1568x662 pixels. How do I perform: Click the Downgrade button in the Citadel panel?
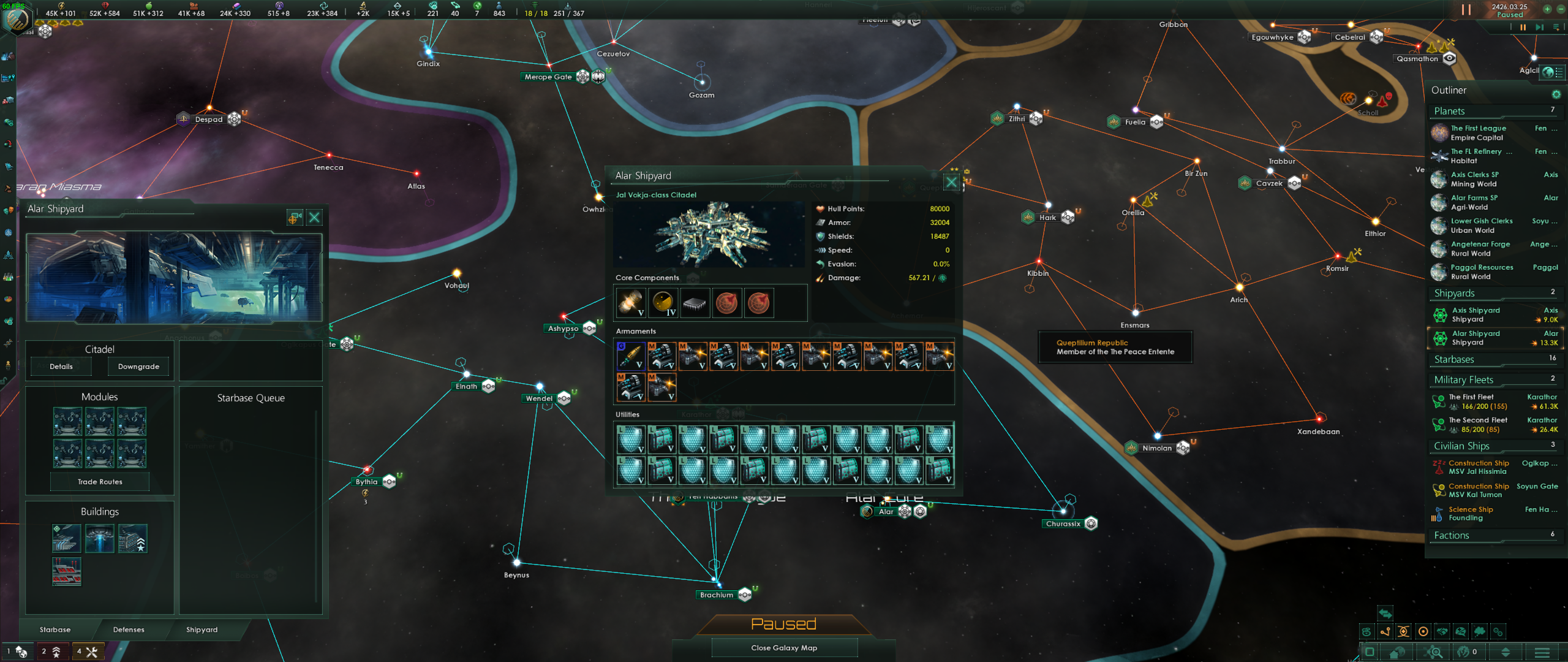point(138,366)
